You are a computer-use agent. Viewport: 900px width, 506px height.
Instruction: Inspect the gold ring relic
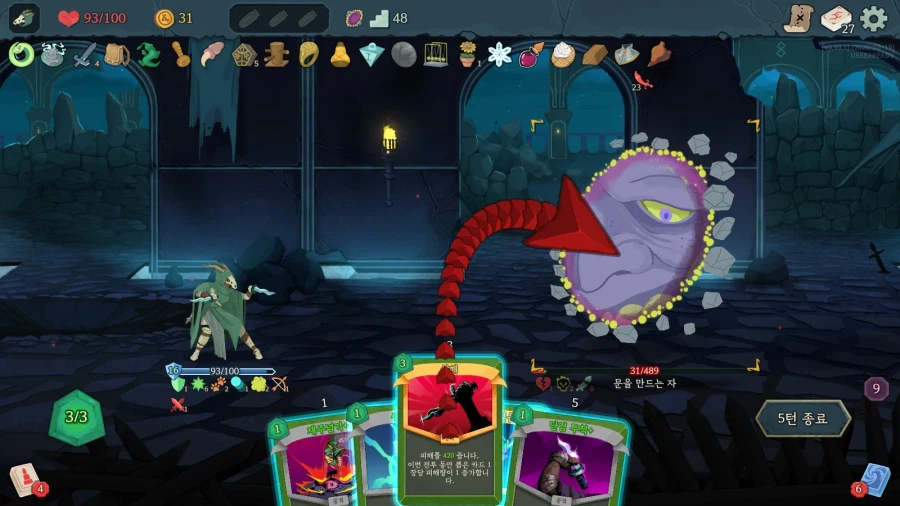308,54
